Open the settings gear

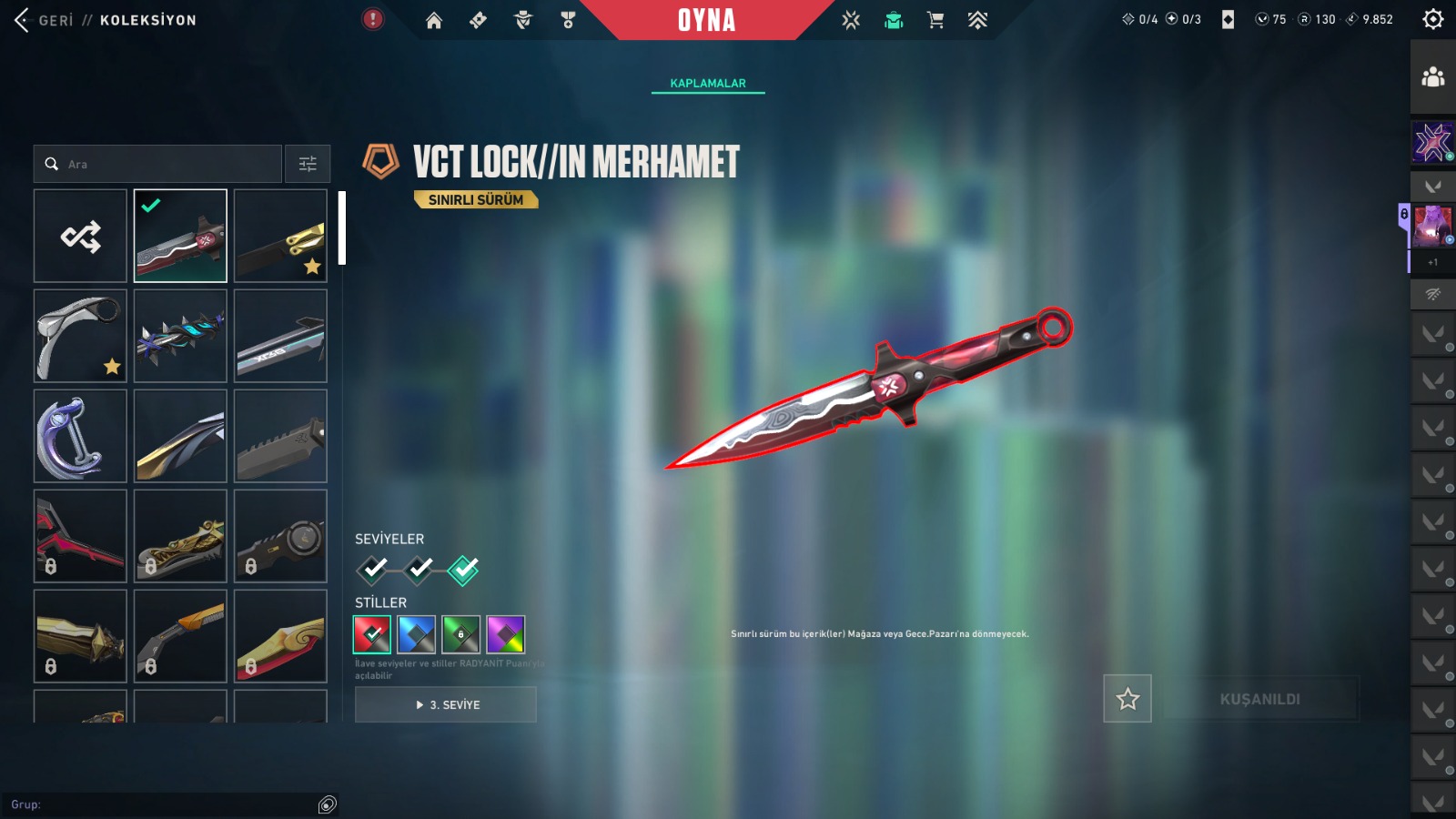[x=1432, y=19]
